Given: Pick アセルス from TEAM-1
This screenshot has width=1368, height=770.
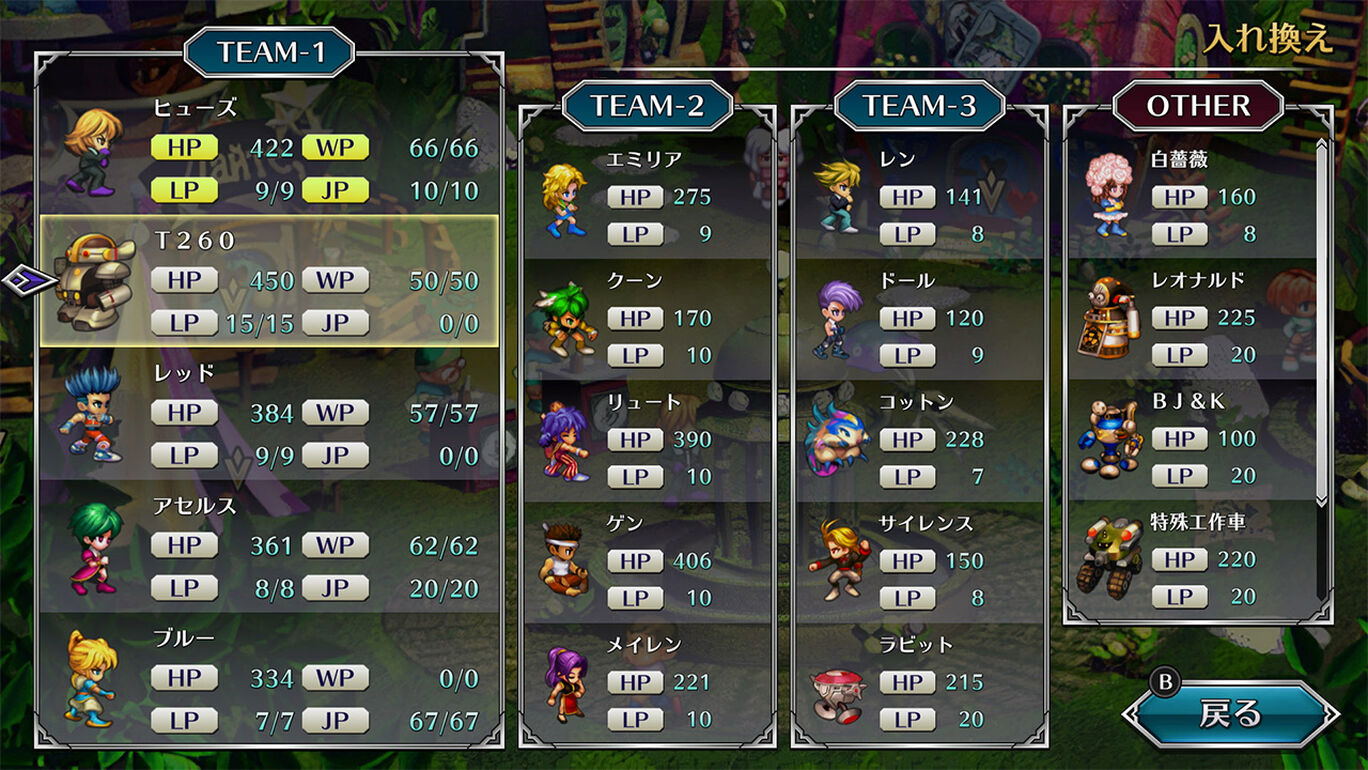Looking at the screenshot, I should point(270,546).
